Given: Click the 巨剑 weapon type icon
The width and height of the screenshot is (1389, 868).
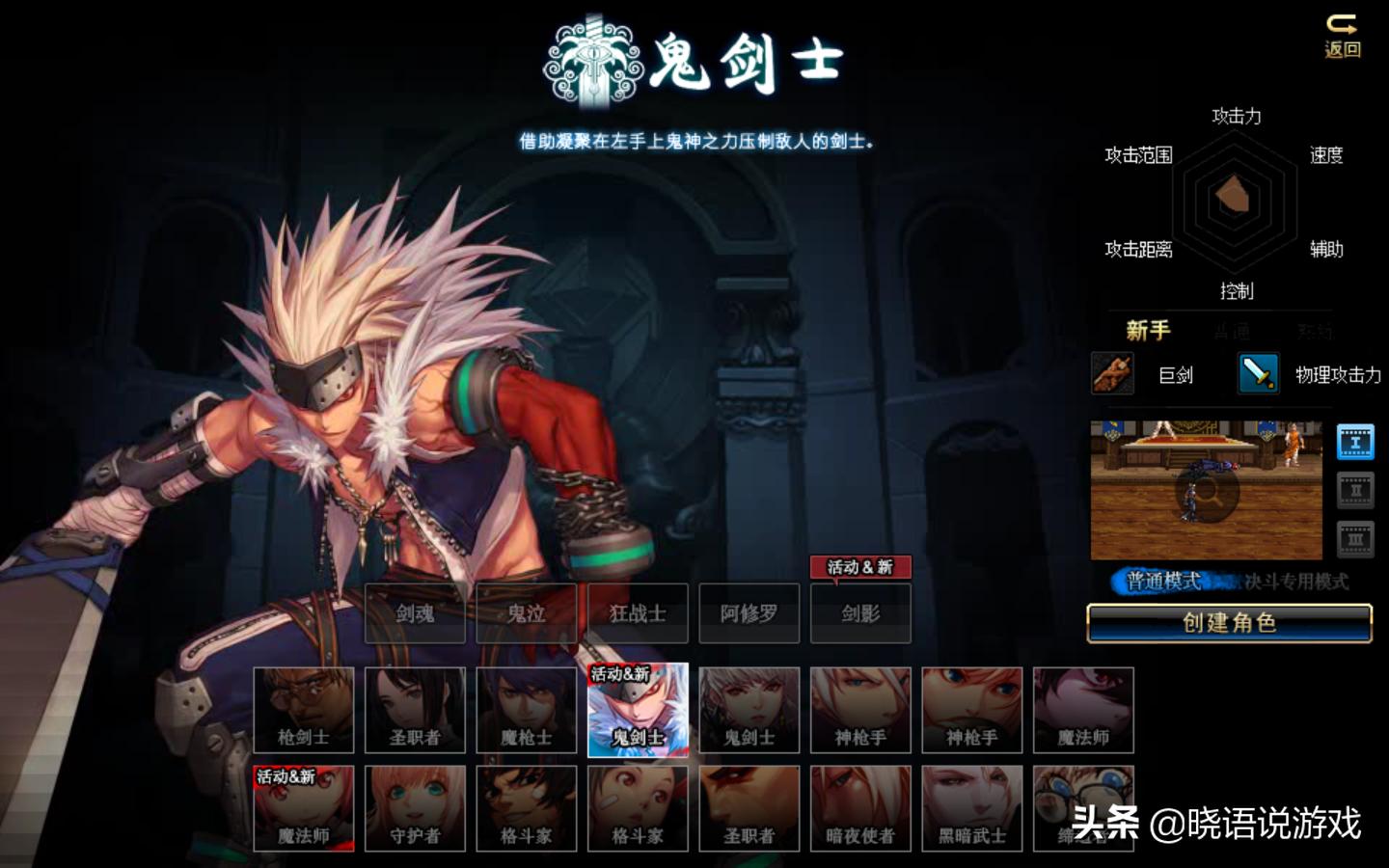Looking at the screenshot, I should (1111, 375).
